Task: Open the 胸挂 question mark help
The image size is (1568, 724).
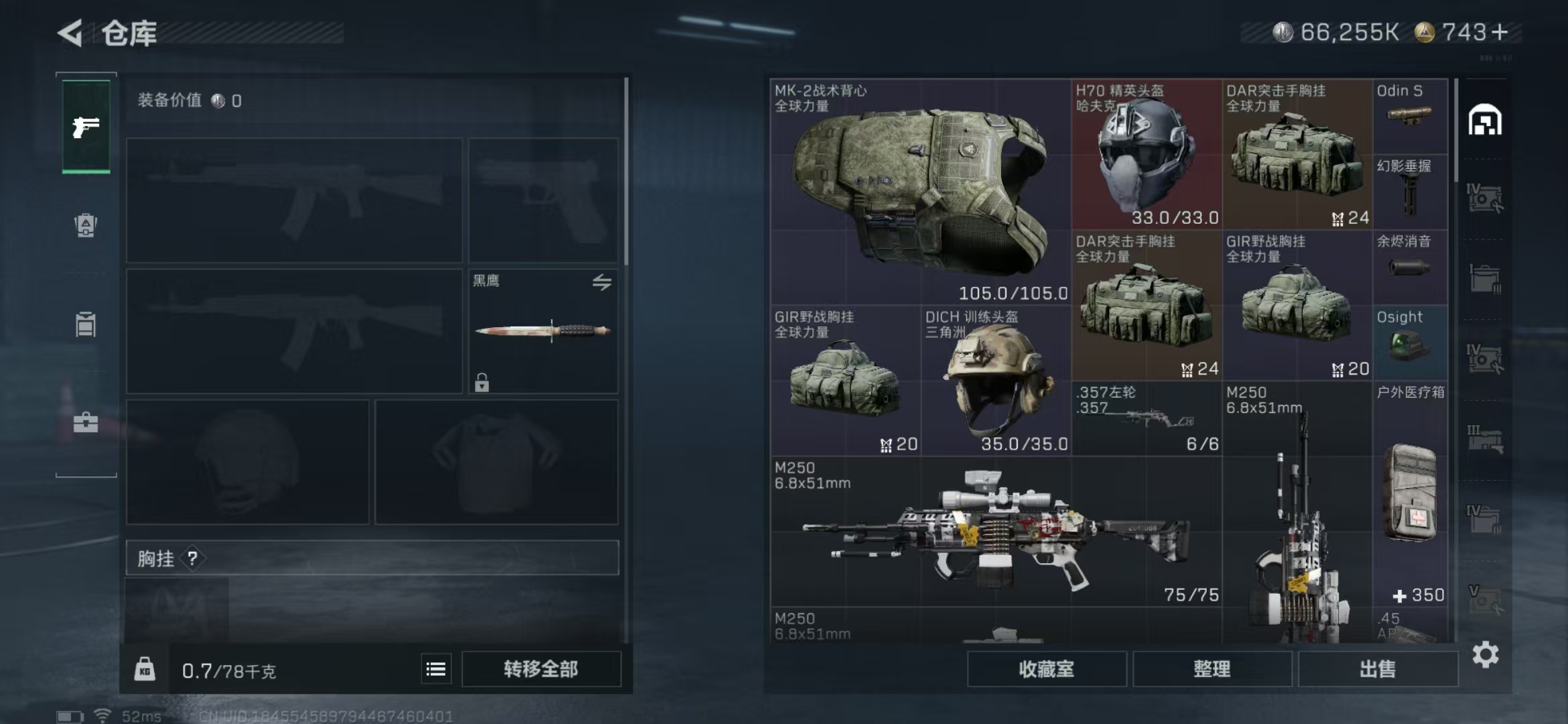Action: [x=192, y=558]
